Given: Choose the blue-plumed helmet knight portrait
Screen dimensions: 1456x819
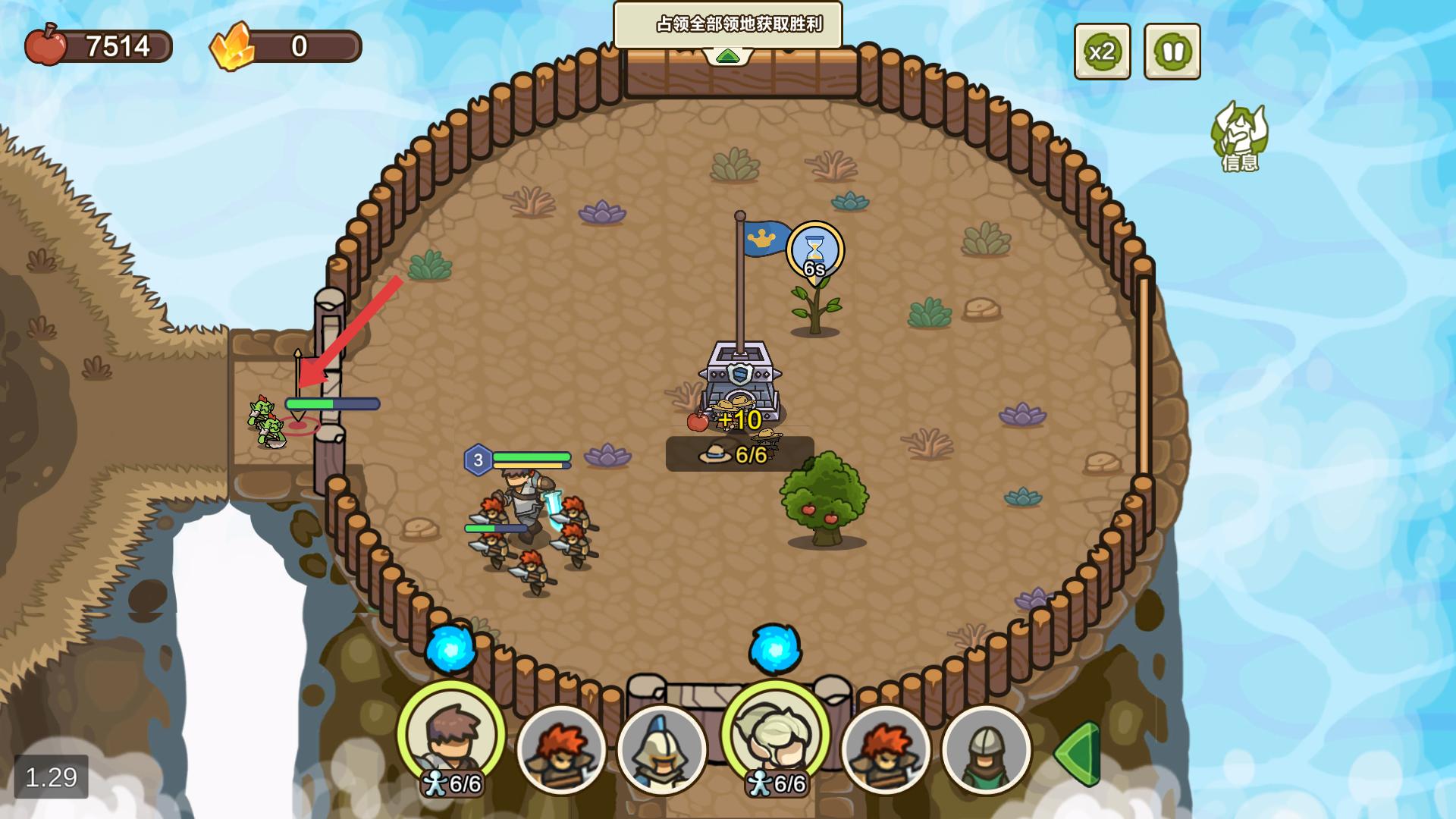Looking at the screenshot, I should (661, 749).
